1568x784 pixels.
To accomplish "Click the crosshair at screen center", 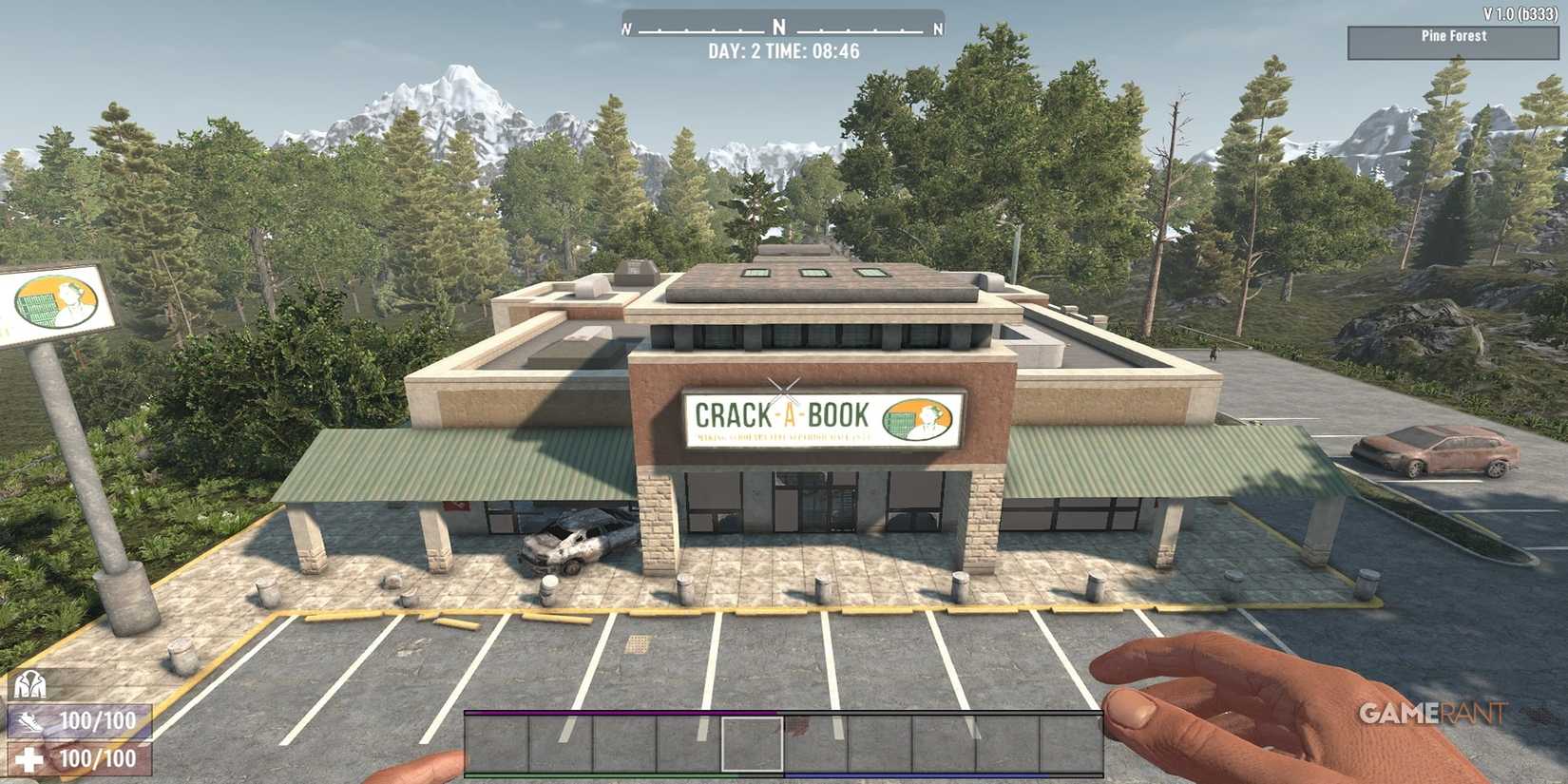I will coord(784,388).
